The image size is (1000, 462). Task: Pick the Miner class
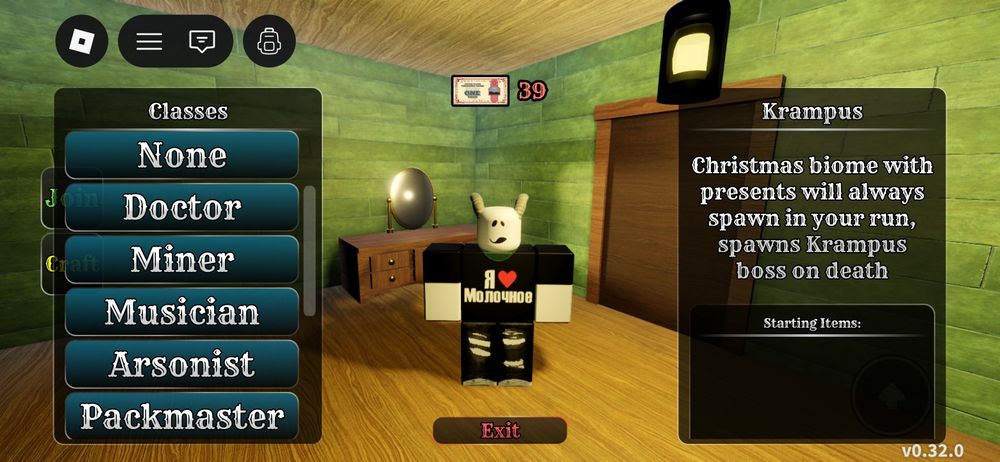(182, 259)
